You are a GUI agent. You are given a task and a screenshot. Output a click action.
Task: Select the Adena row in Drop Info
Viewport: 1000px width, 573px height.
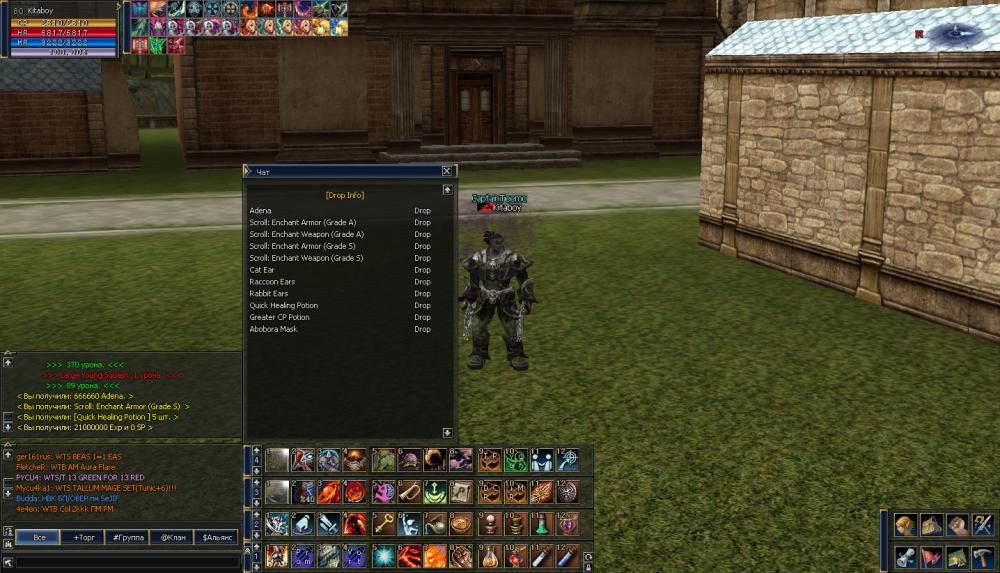coord(261,211)
